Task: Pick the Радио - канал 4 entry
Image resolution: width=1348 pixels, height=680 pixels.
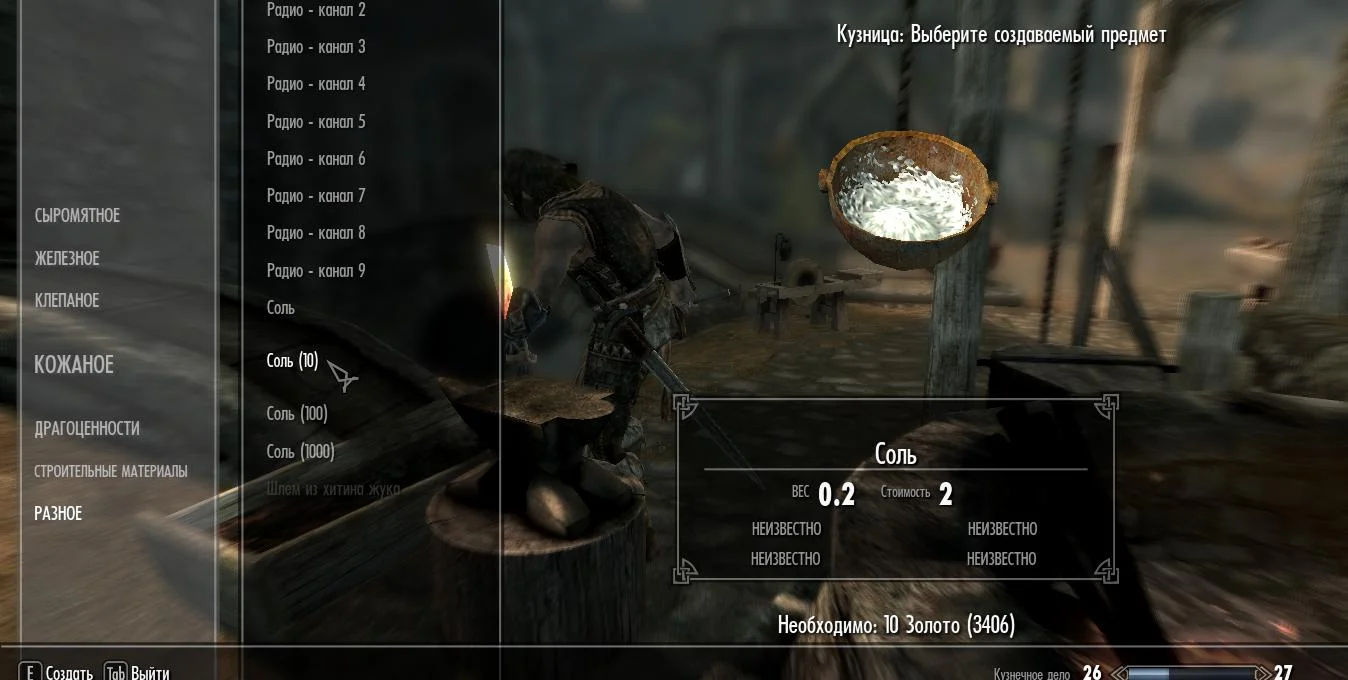Action: coord(316,84)
